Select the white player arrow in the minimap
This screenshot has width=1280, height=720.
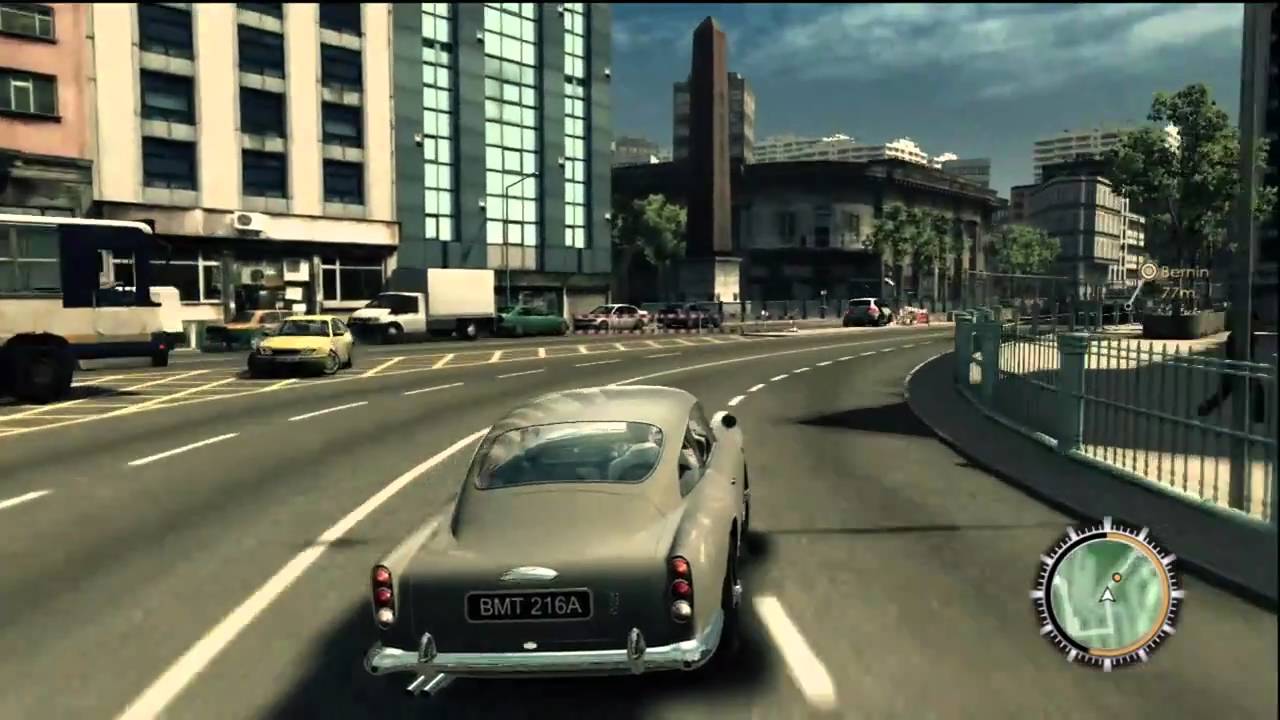click(1107, 595)
